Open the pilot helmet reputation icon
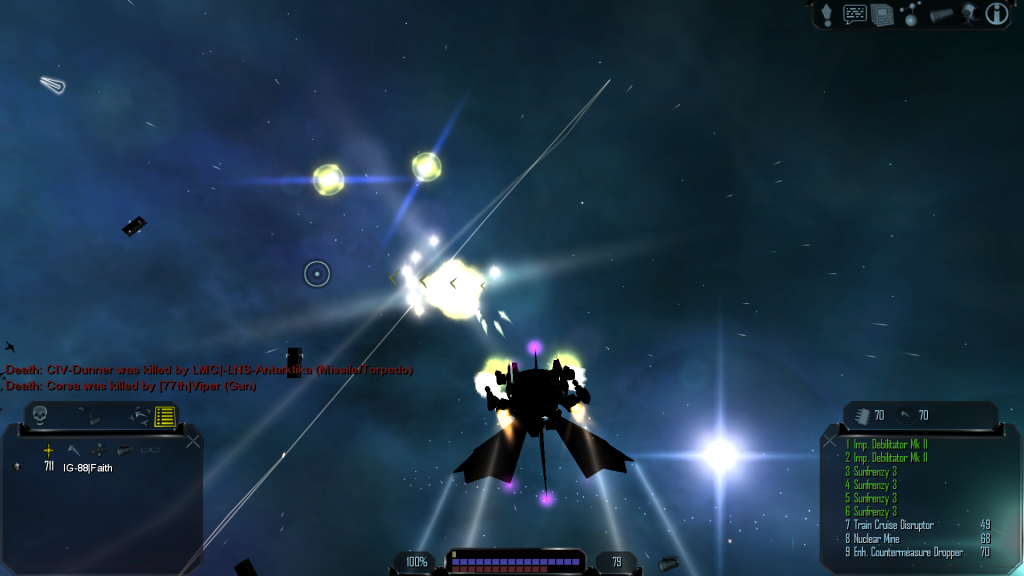The width and height of the screenshot is (1024, 576). pyautogui.click(x=969, y=14)
